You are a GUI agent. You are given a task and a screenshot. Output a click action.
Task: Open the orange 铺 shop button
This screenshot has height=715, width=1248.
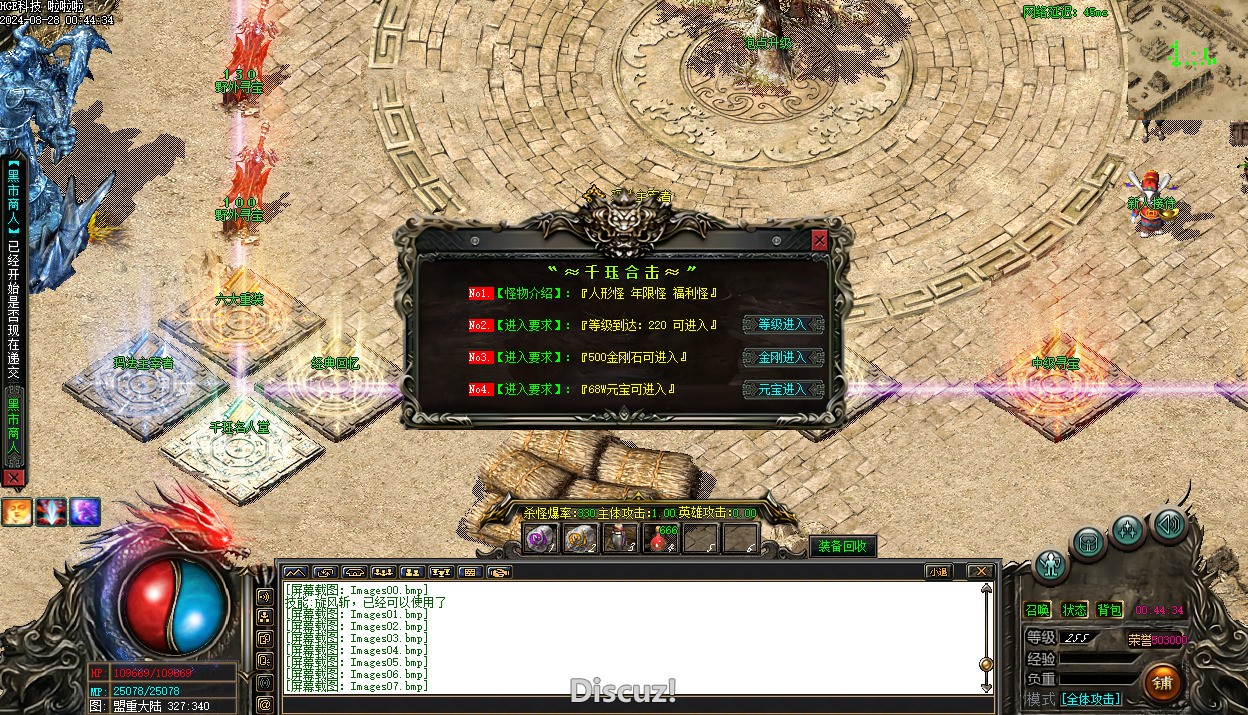coord(1162,682)
